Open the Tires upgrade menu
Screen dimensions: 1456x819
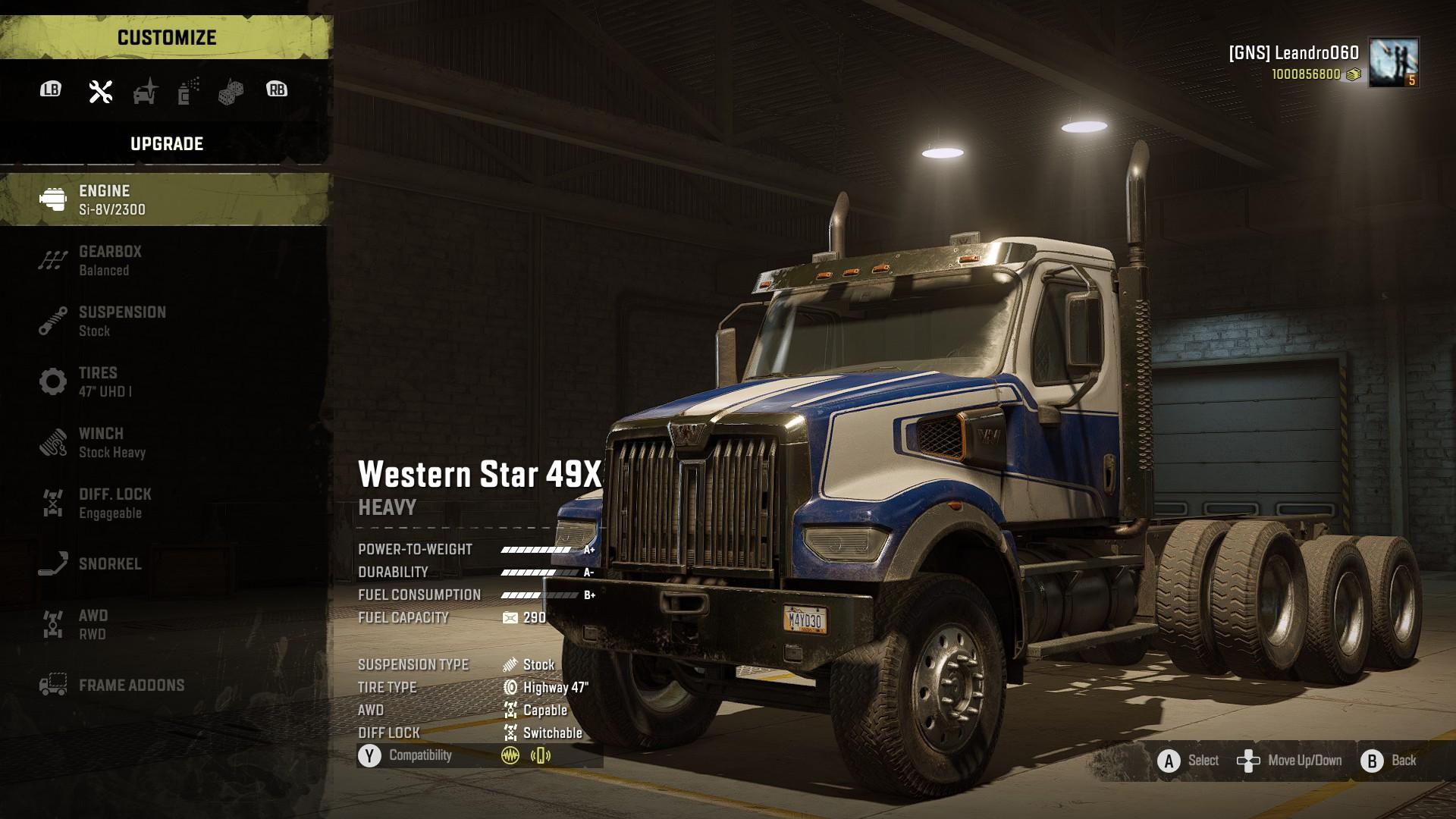click(x=165, y=381)
